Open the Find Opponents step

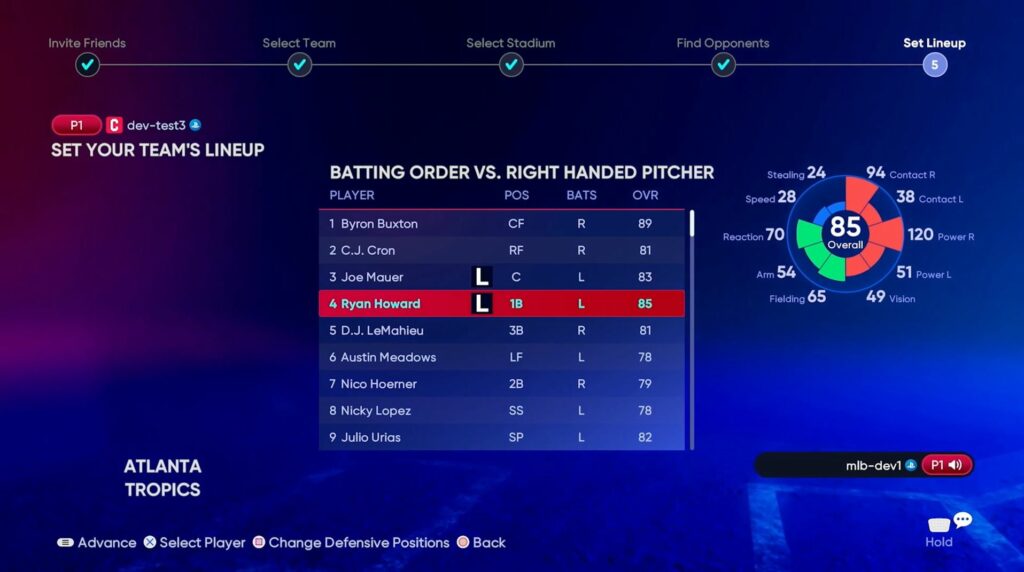point(723,65)
